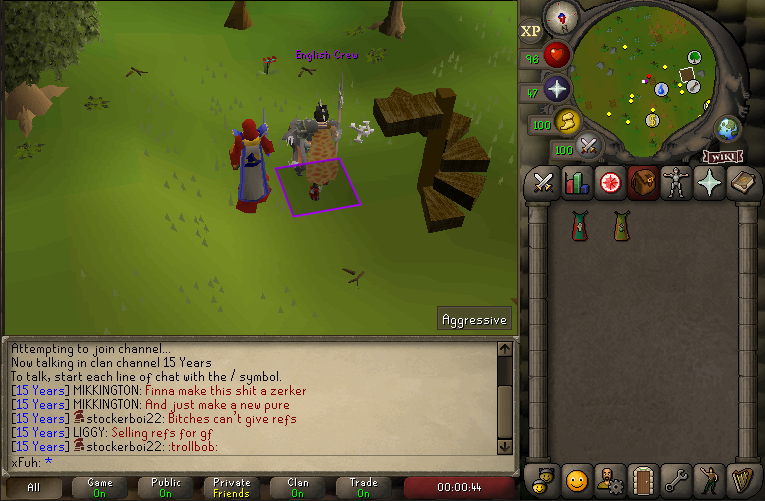Open the logout door tab
Screen dimensions: 765x501
point(644,480)
